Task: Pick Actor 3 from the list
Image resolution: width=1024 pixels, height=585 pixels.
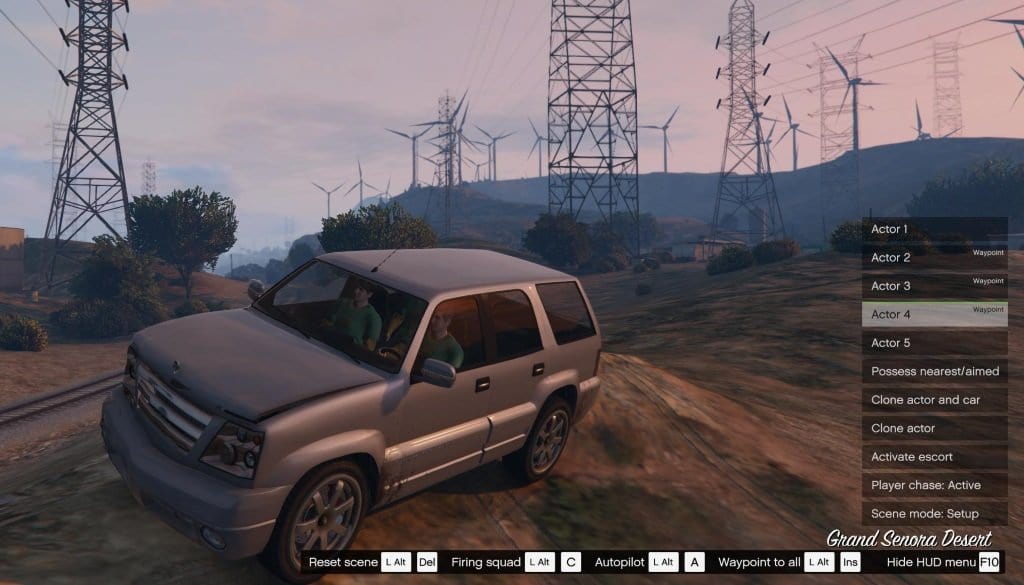Action: 934,286
